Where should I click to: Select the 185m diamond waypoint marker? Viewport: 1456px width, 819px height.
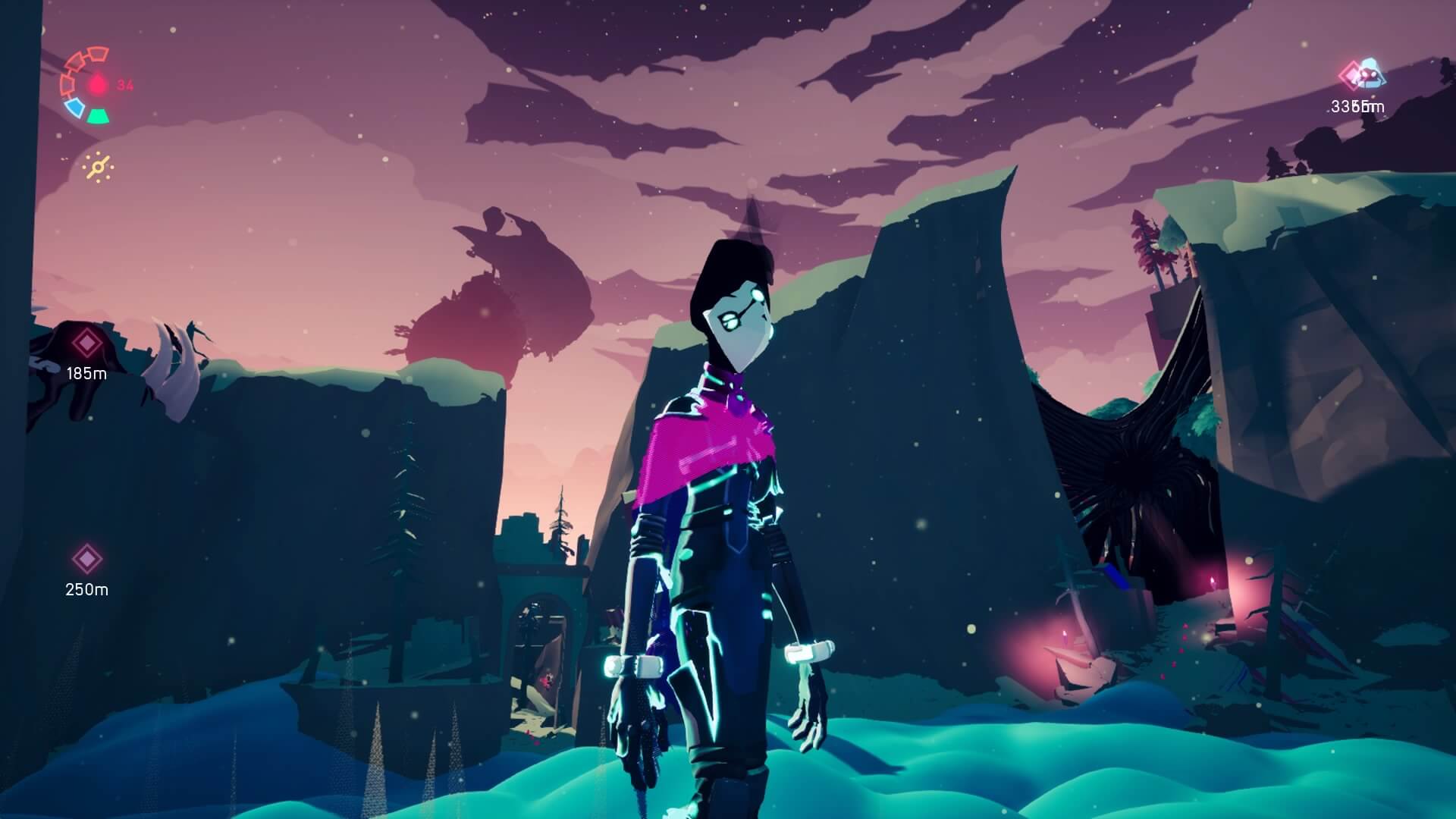pyautogui.click(x=87, y=344)
